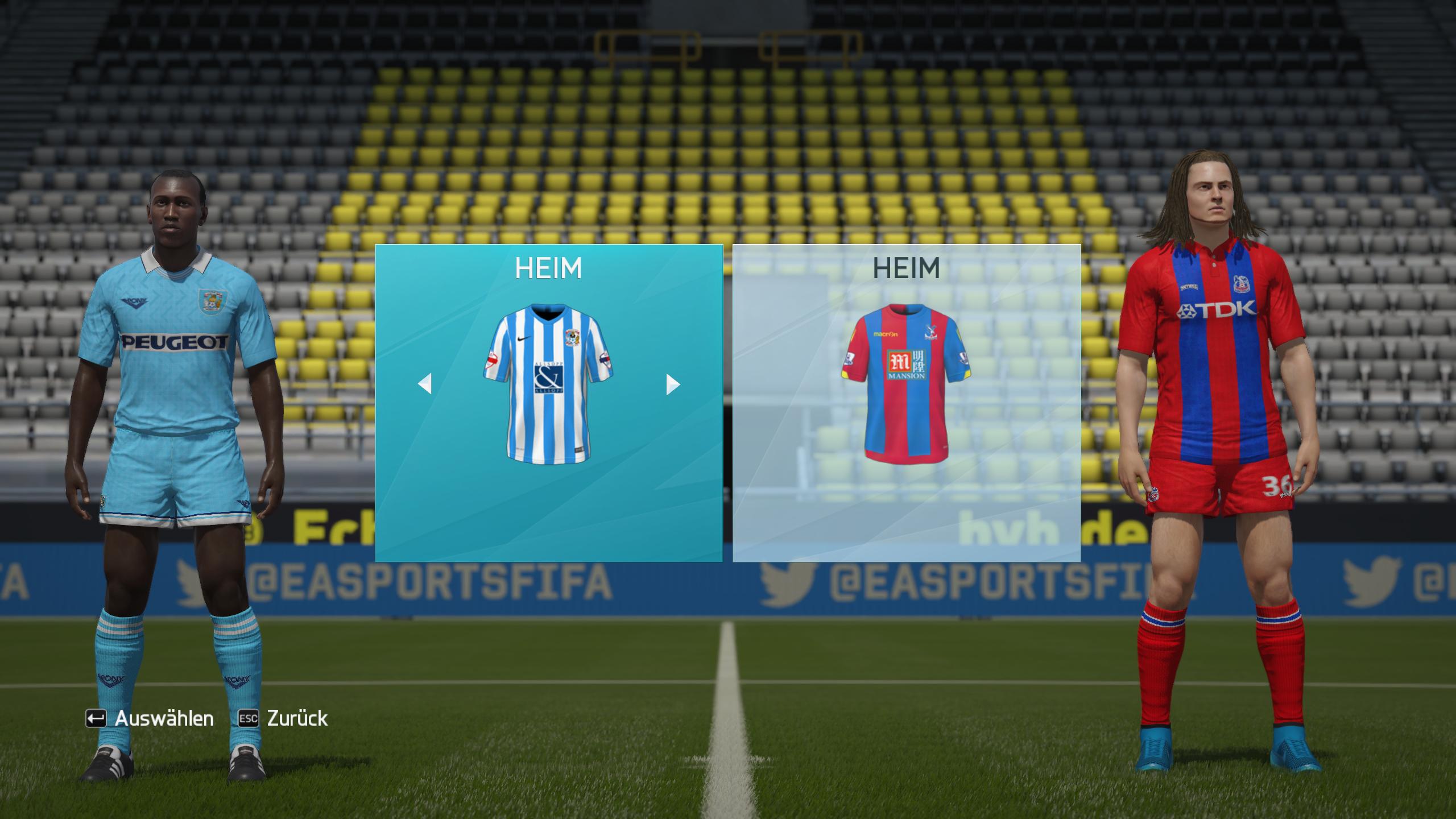Screen dimensions: 1456x819
Task: Select the red-blue Crystal Palace Mansion kit
Action: tap(905, 384)
